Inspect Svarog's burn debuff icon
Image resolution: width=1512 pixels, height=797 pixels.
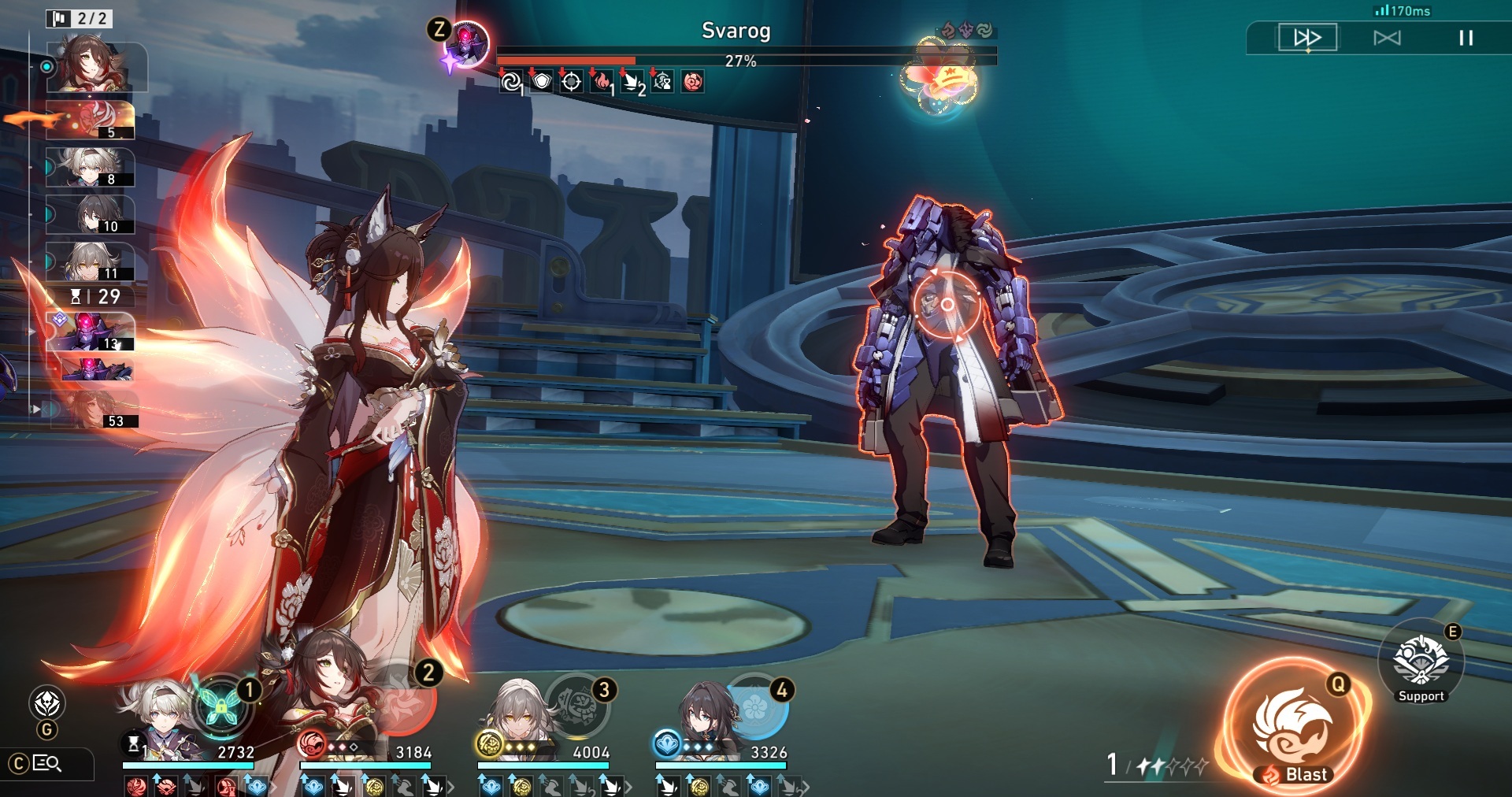point(602,81)
